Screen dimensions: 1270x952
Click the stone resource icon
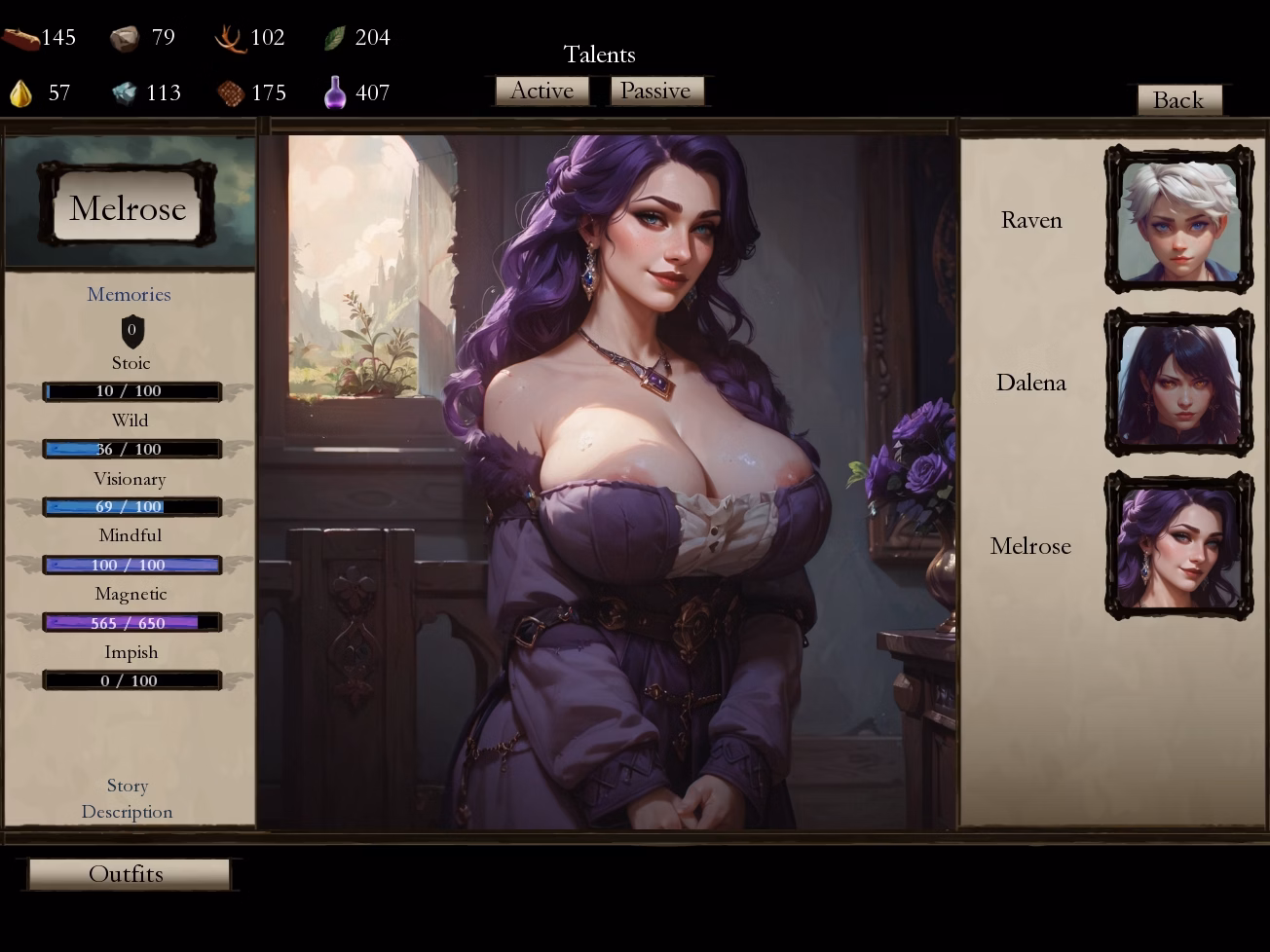coord(127,37)
